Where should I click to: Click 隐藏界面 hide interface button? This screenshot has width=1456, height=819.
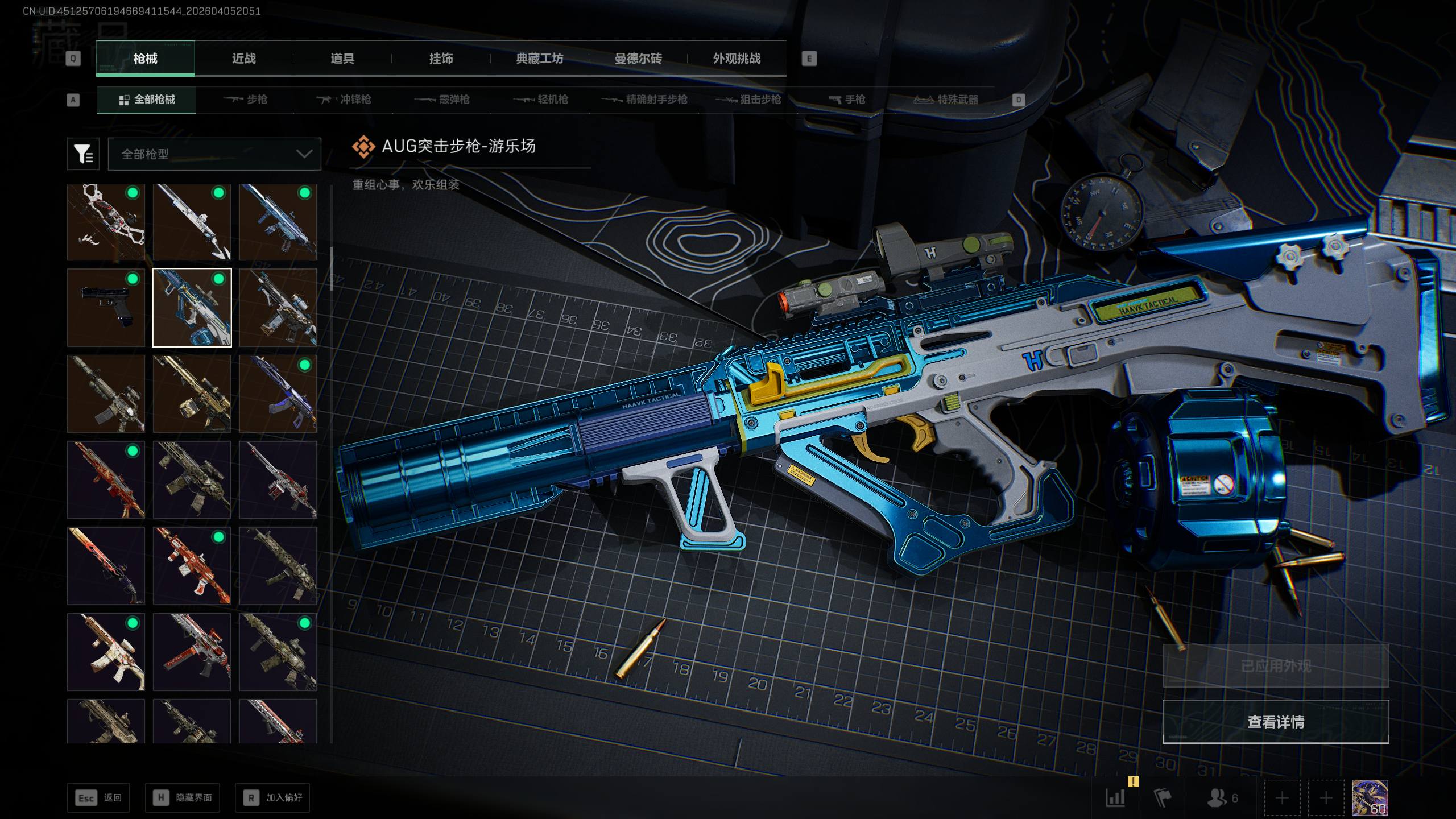(x=183, y=798)
